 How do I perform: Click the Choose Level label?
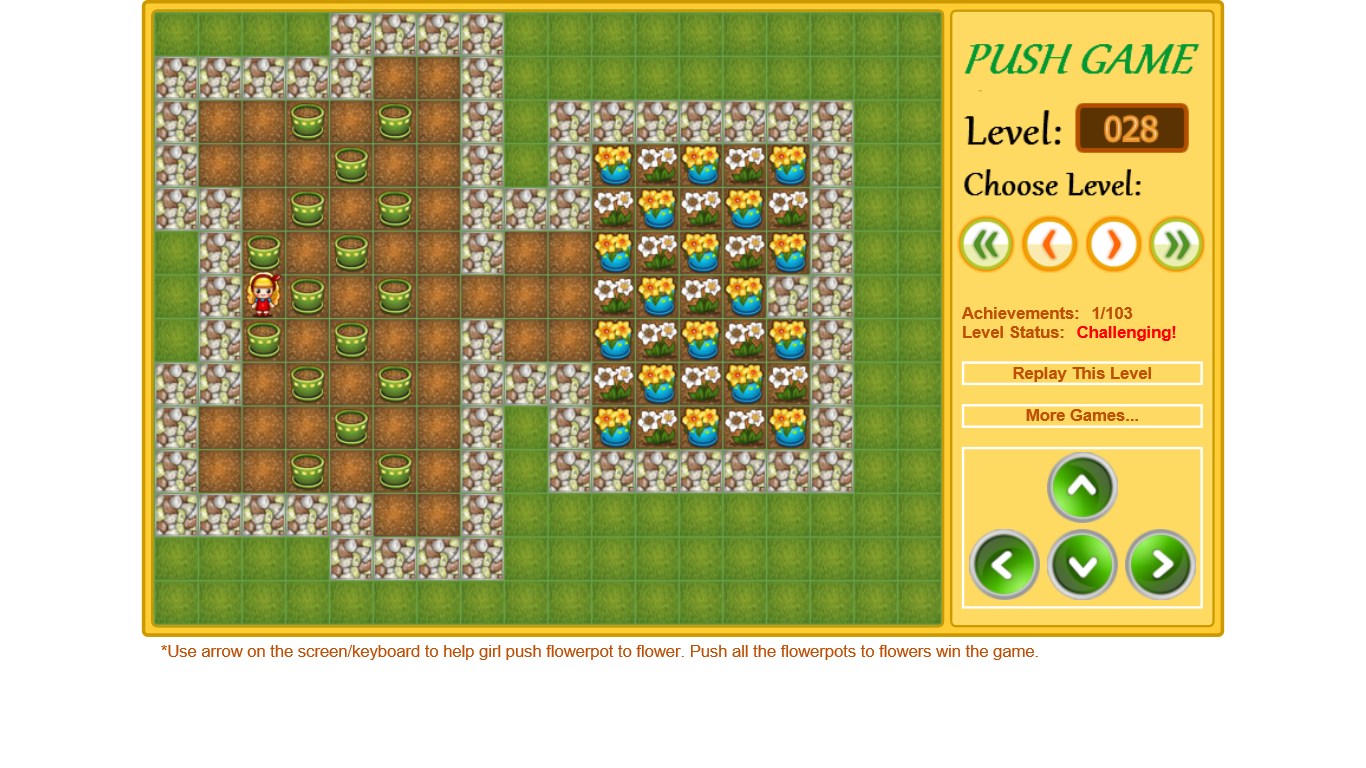[x=1052, y=185]
